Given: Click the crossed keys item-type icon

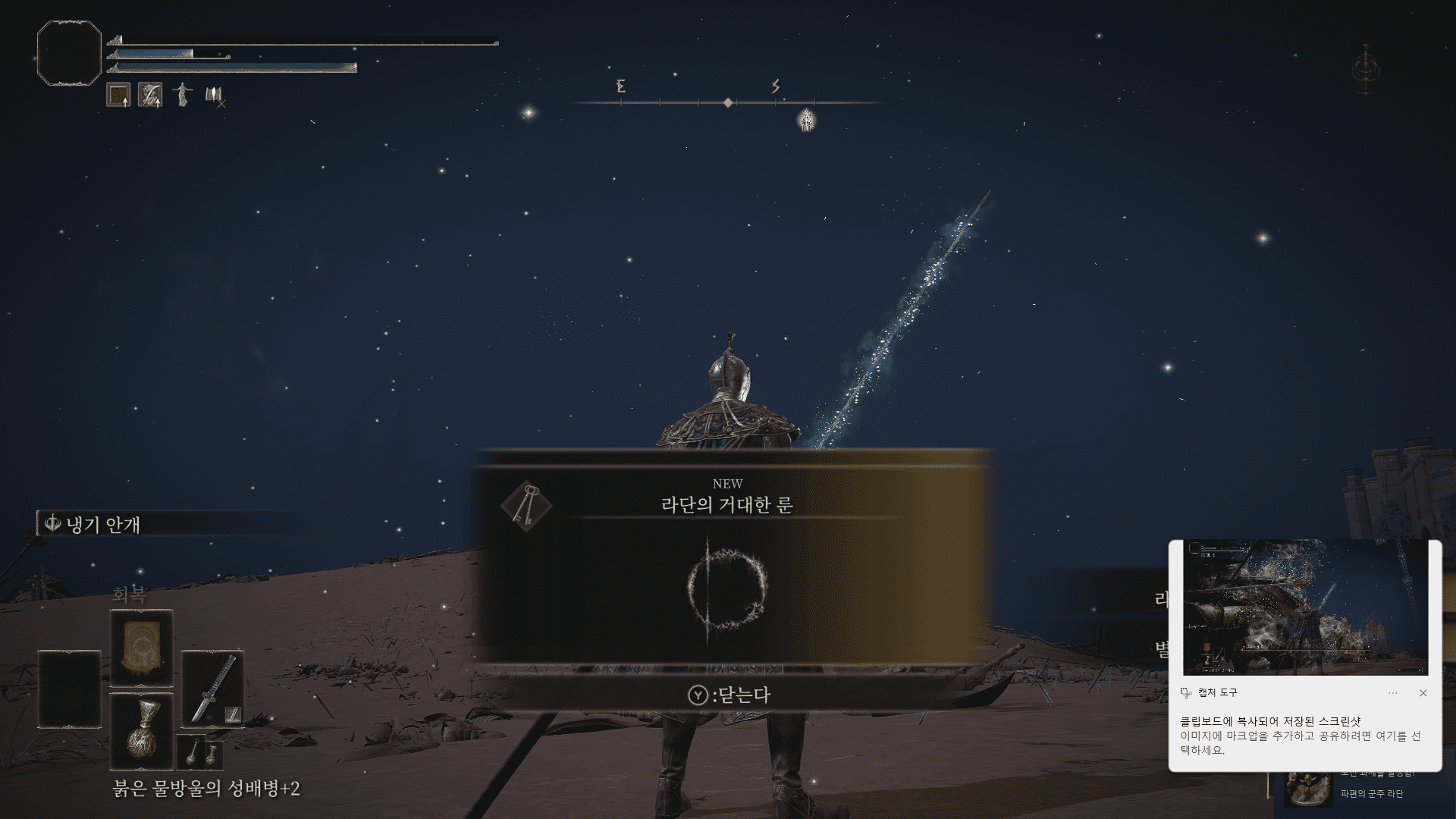Looking at the screenshot, I should (526, 505).
